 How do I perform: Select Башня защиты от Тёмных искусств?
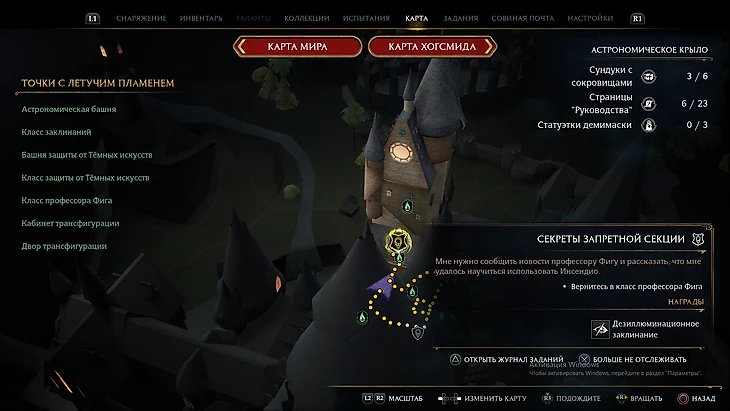86,155
